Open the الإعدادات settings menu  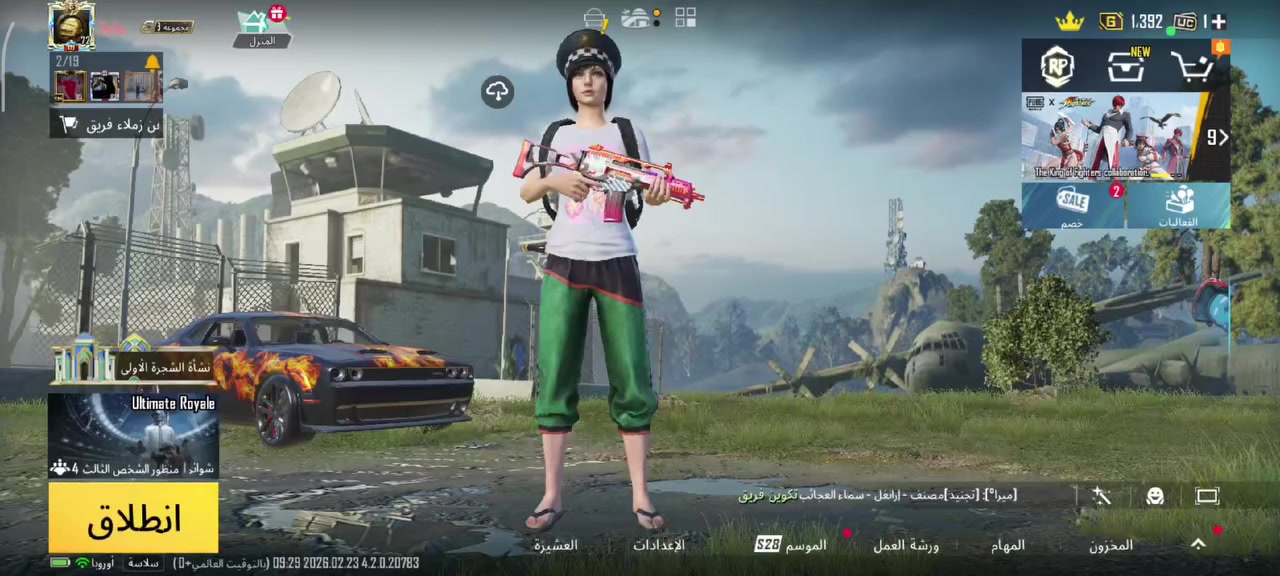(x=659, y=545)
